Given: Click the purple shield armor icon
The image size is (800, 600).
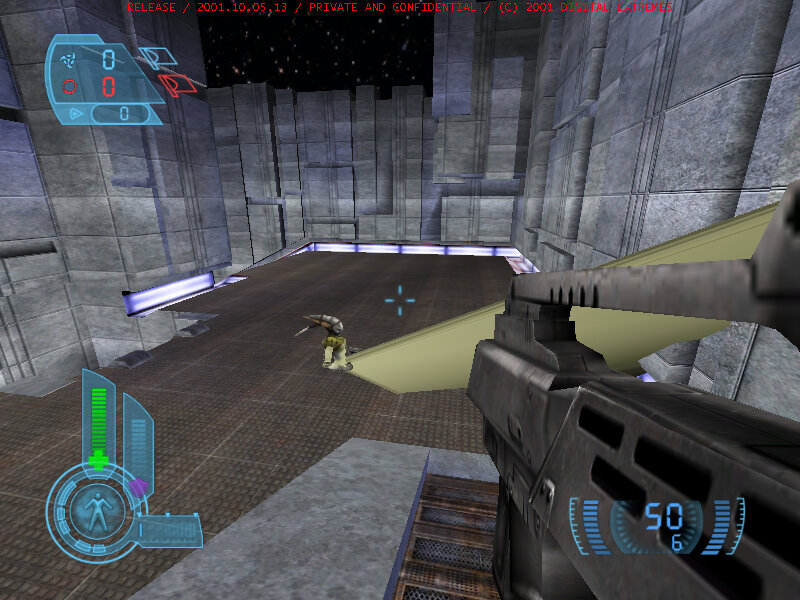Looking at the screenshot, I should click(139, 487).
